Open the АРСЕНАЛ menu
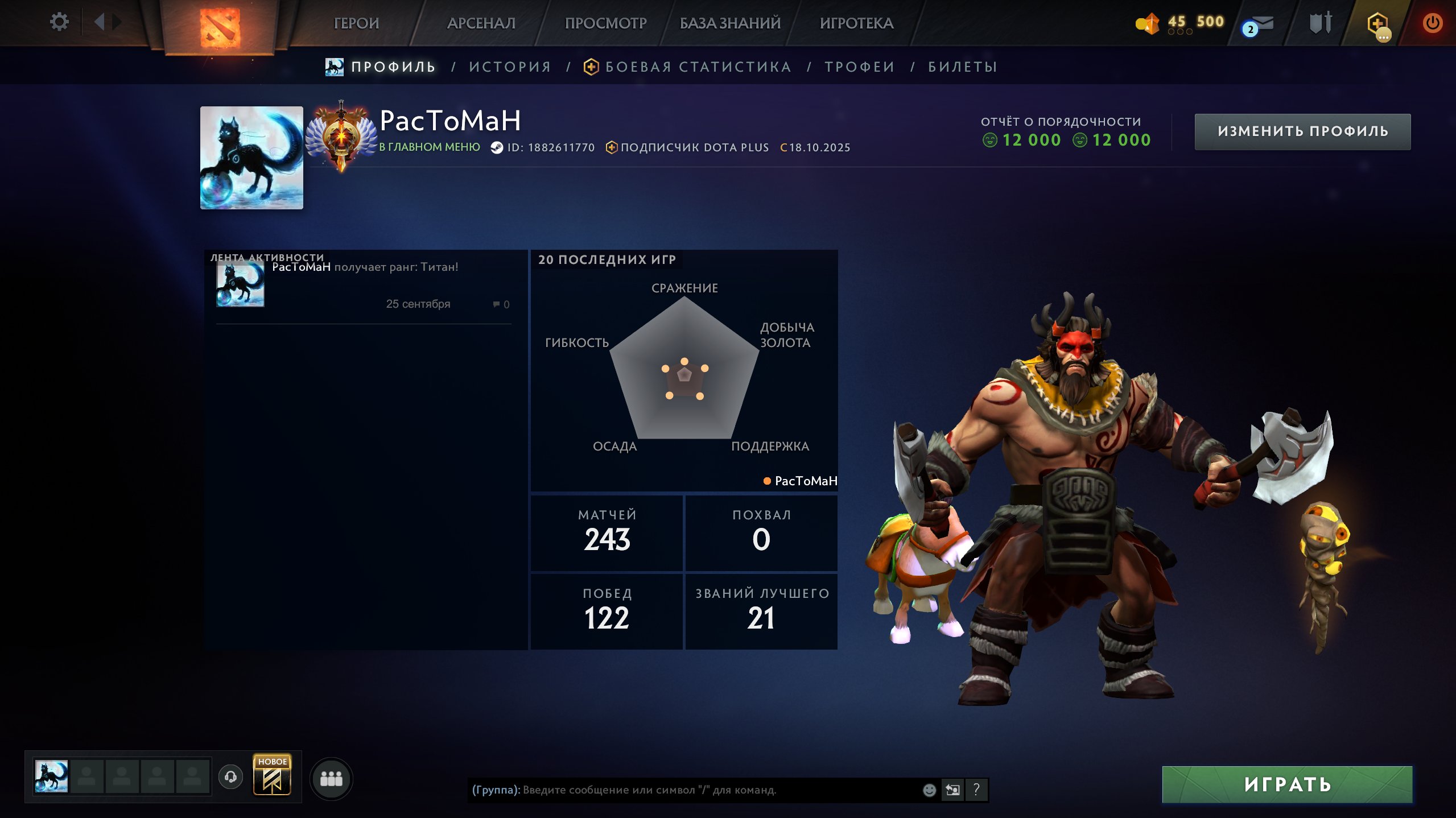The height and width of the screenshot is (818, 1456). (481, 23)
